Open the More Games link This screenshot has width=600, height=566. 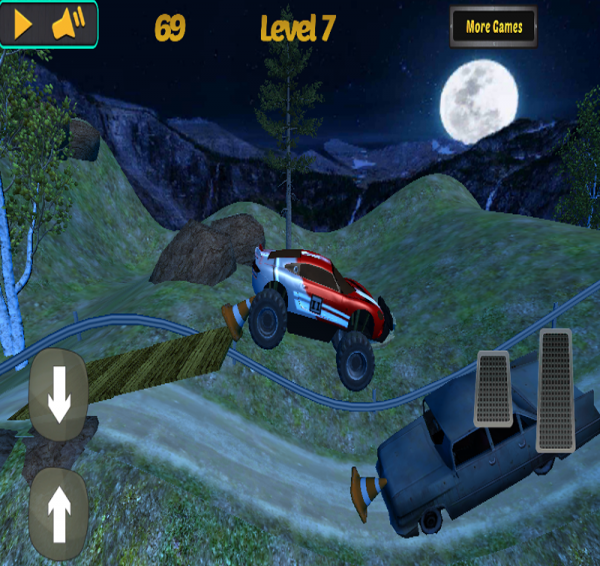(494, 27)
